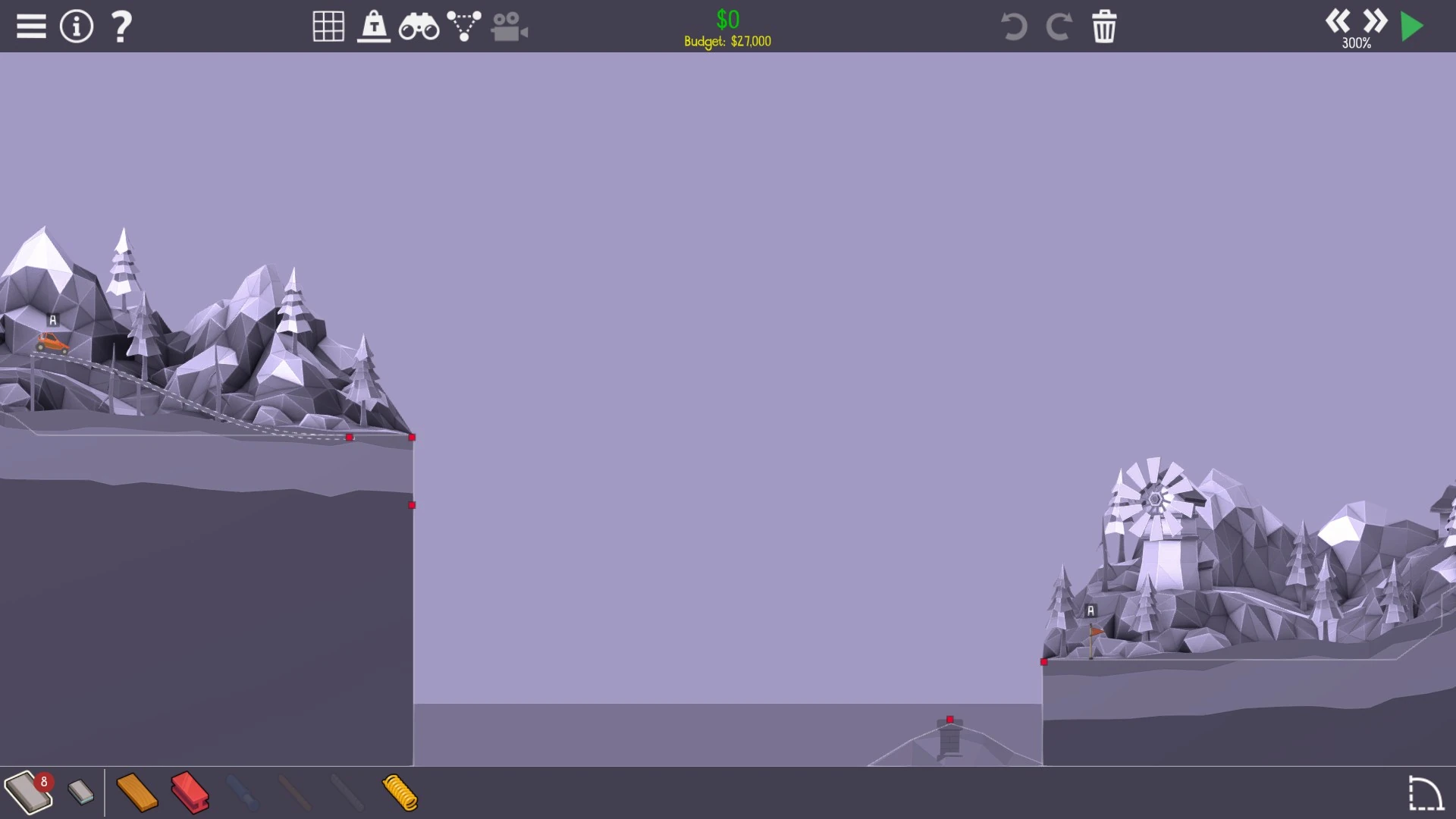Viewport: 1456px width, 819px height.
Task: Redo the last undone action
Action: pyautogui.click(x=1059, y=26)
